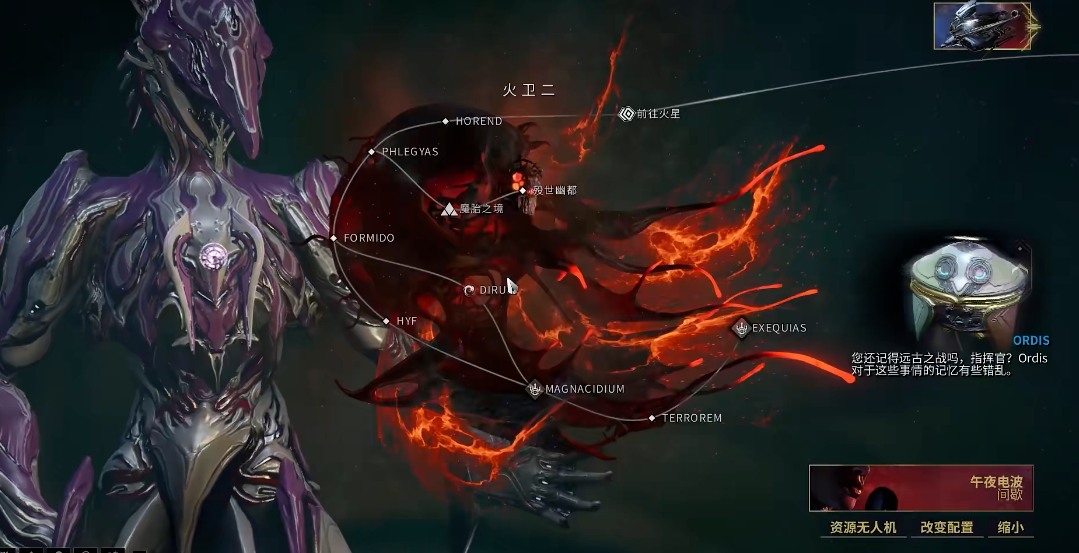Image resolution: width=1079 pixels, height=553 pixels.
Task: Open the EXEQUIAS node
Action: (742, 328)
